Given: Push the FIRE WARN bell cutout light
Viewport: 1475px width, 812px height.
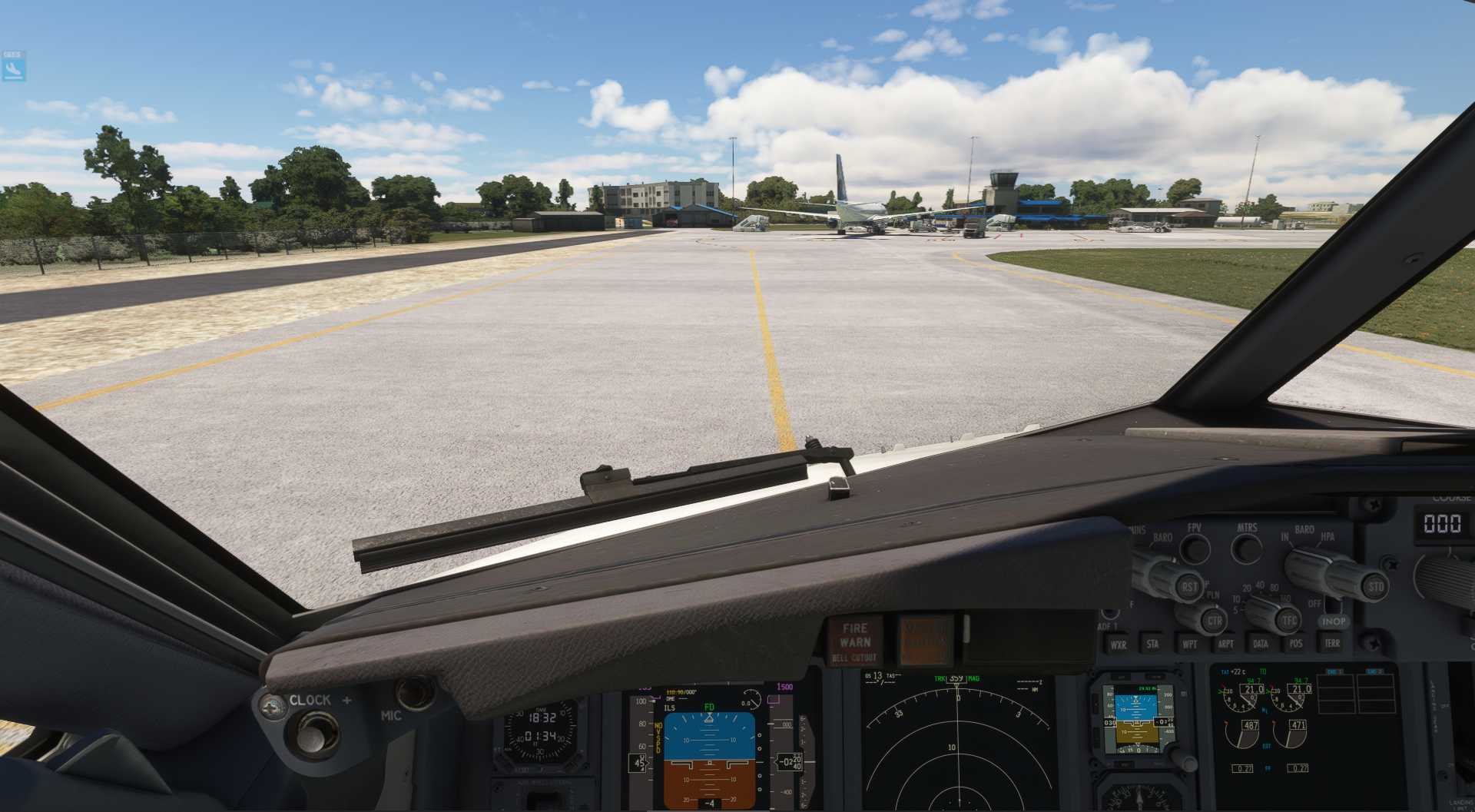Looking at the screenshot, I should click(x=854, y=641).
